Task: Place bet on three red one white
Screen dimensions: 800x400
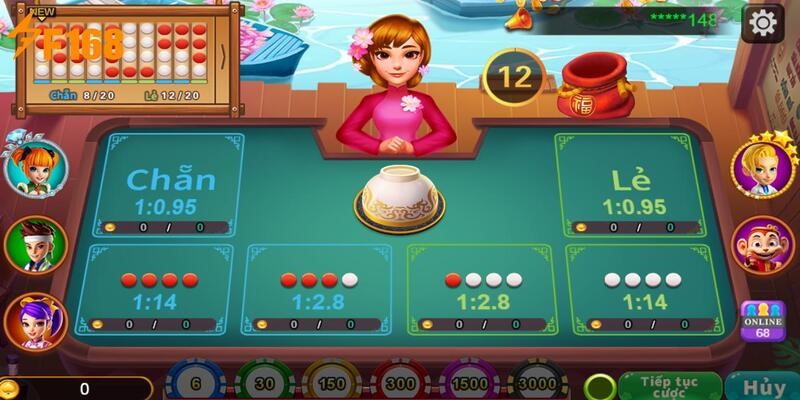Action: (x=320, y=289)
